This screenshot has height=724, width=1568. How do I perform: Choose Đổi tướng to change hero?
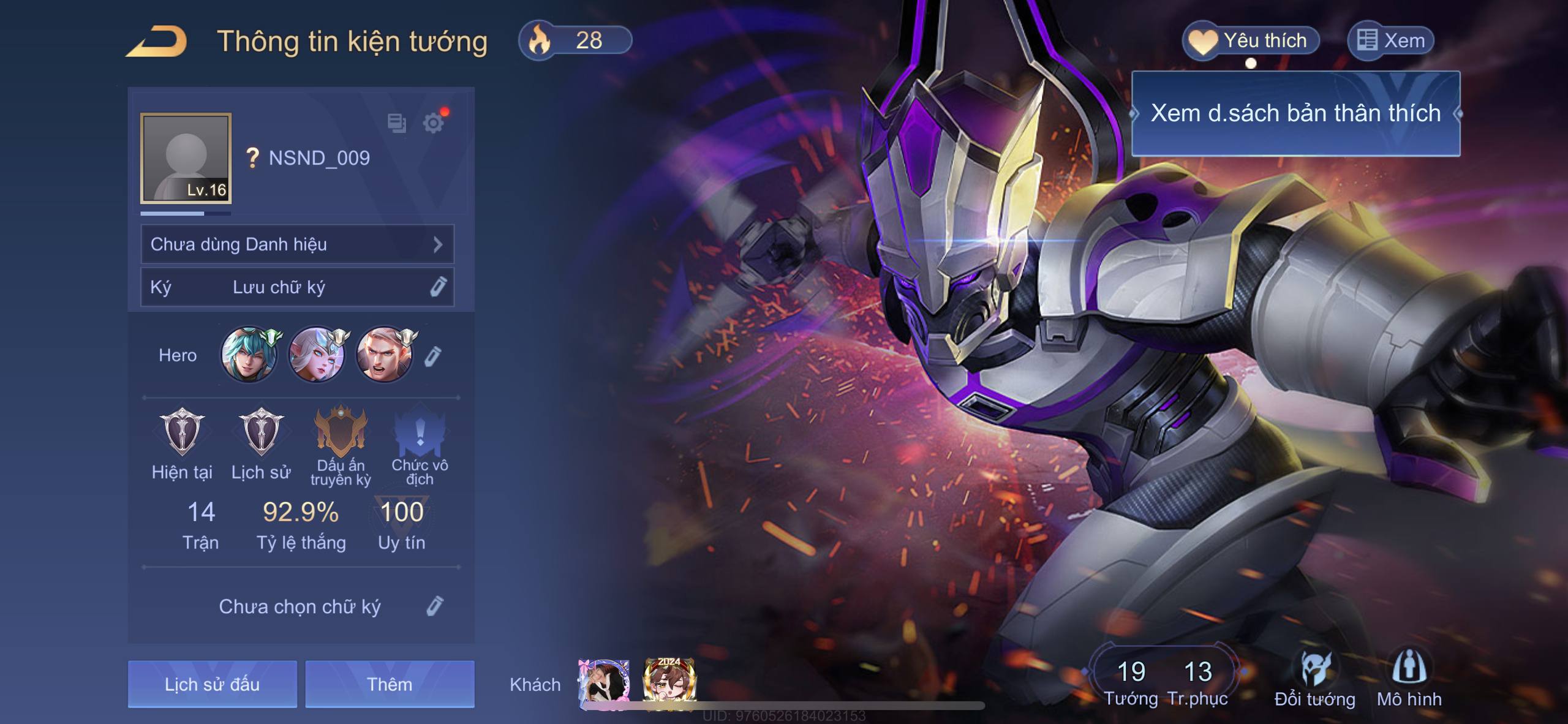tap(1314, 680)
